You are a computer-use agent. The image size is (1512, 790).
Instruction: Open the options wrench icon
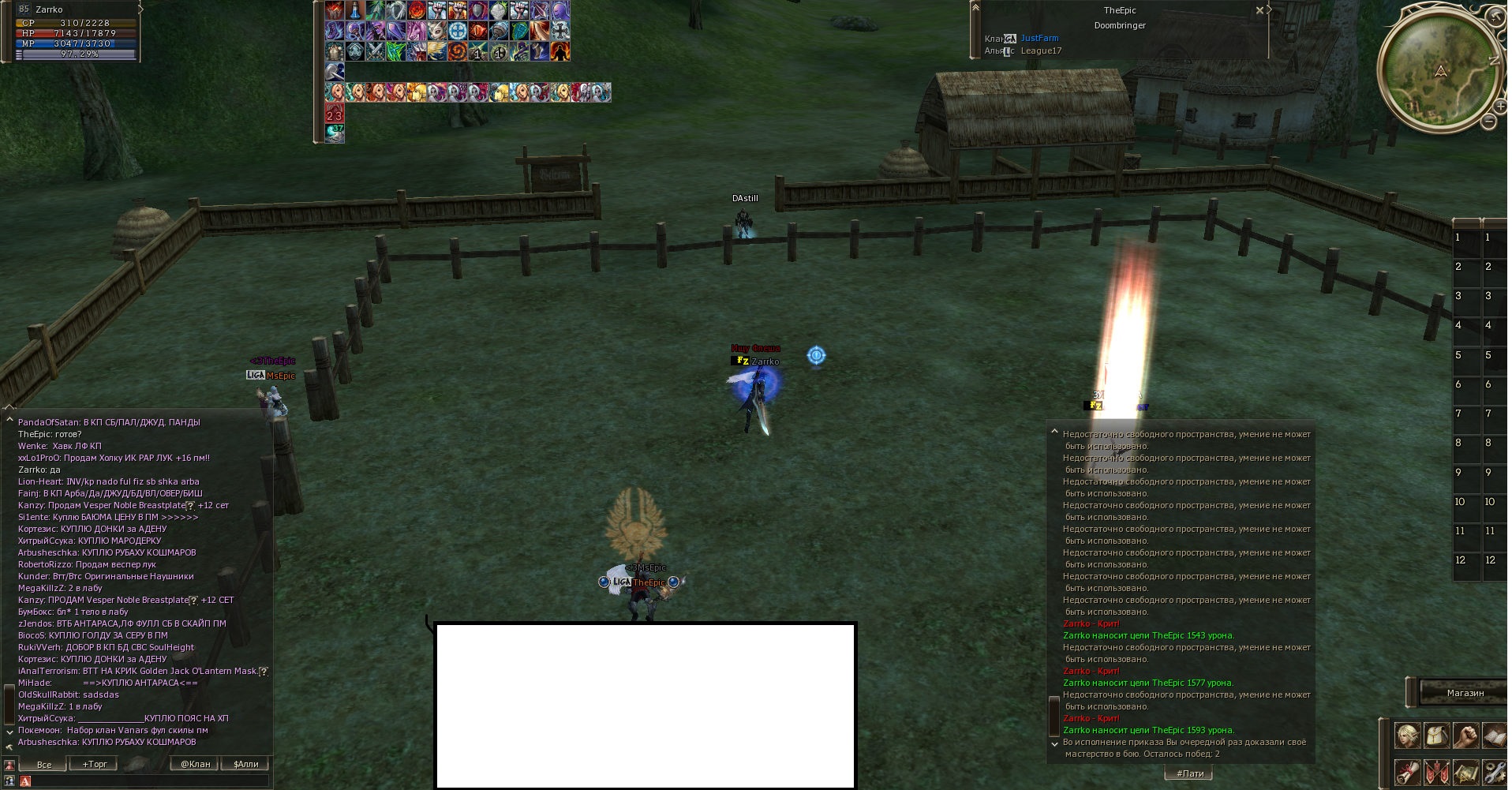(x=1495, y=773)
